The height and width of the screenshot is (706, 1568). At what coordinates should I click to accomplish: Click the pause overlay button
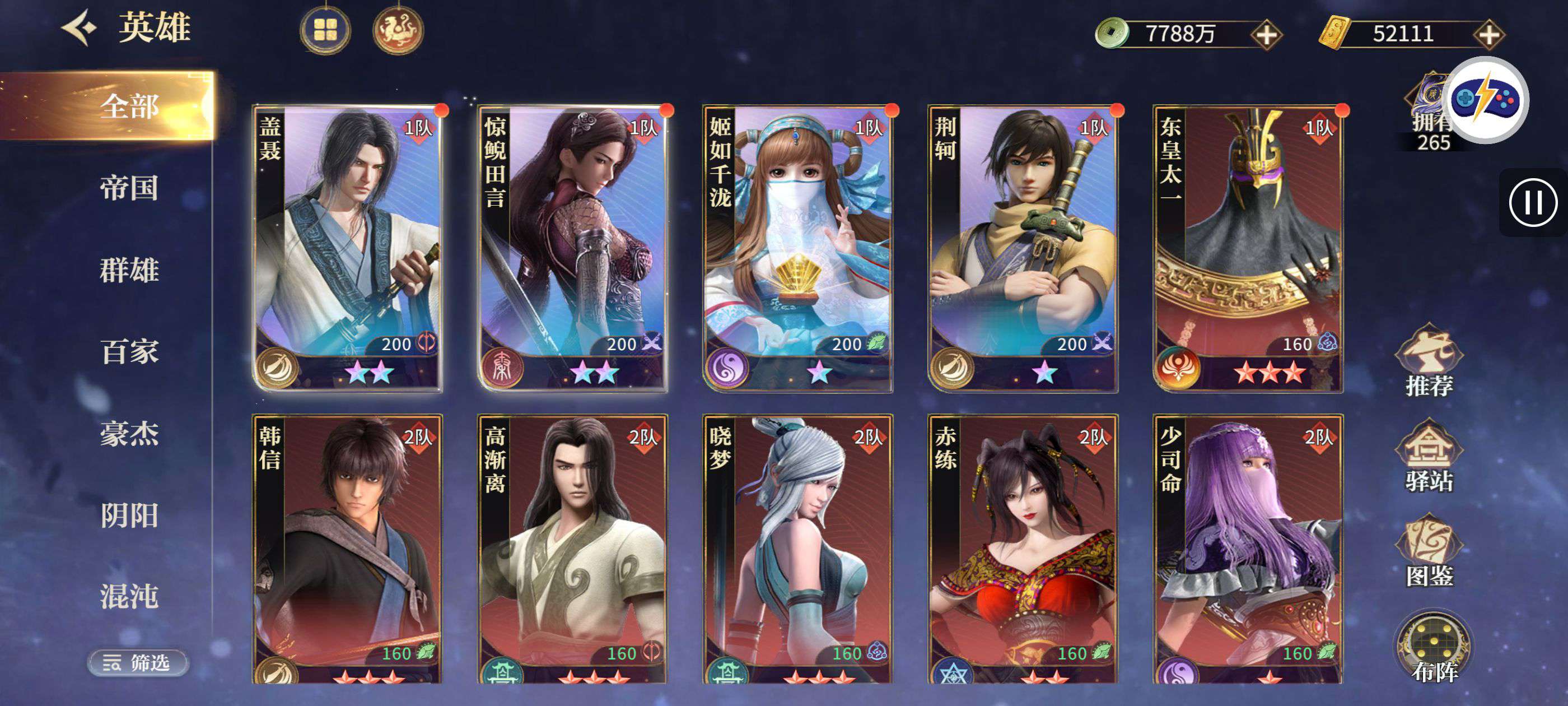click(x=1533, y=202)
